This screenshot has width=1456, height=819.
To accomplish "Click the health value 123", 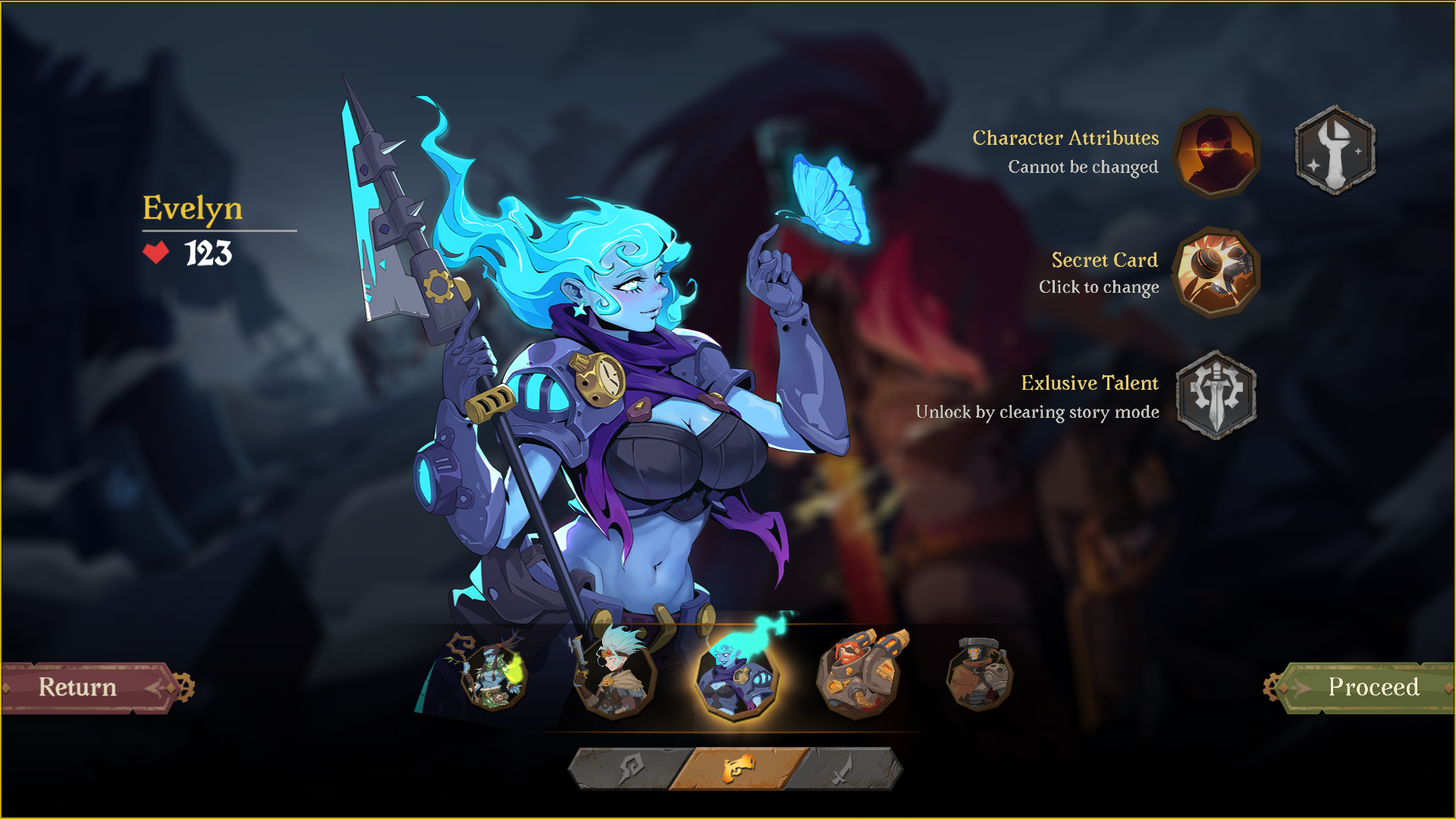I will click(x=207, y=251).
